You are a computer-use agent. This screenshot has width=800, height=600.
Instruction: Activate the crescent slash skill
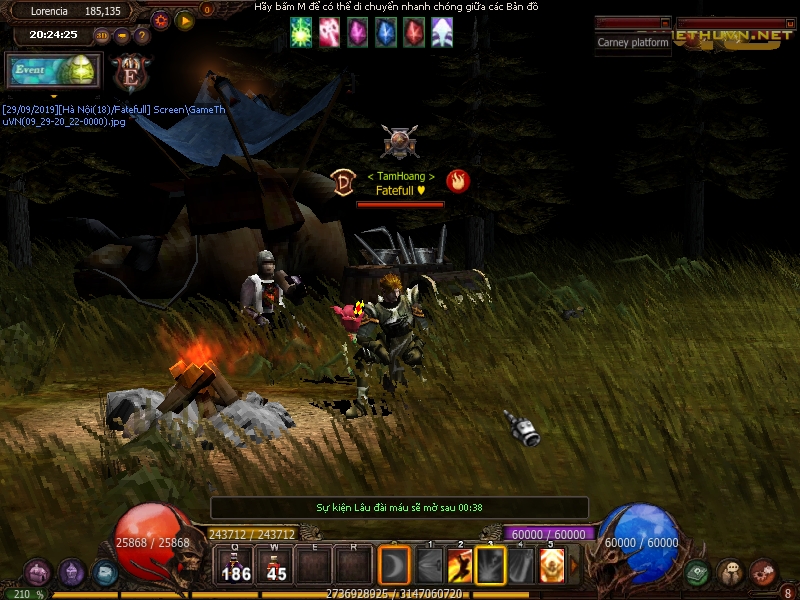click(x=395, y=566)
